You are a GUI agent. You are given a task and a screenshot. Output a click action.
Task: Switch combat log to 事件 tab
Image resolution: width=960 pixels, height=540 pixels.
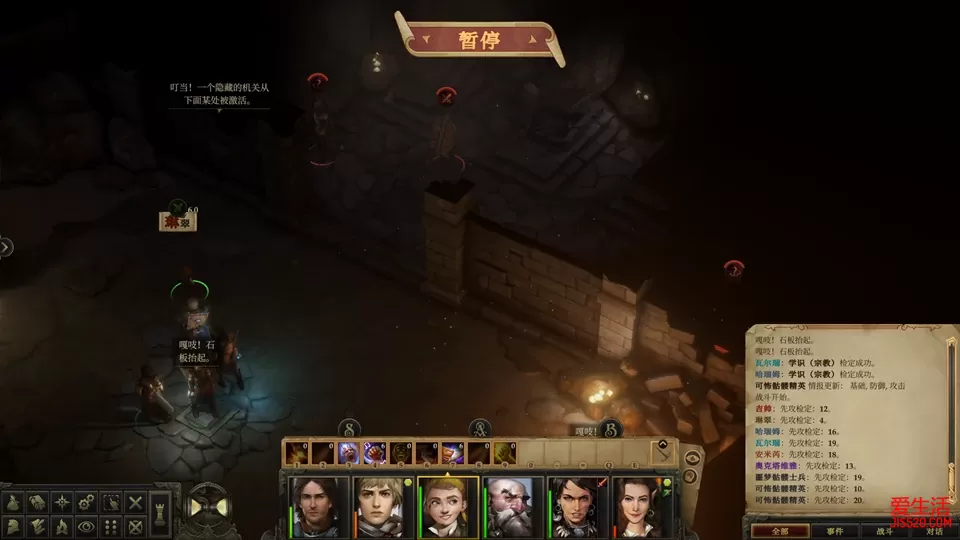834,531
